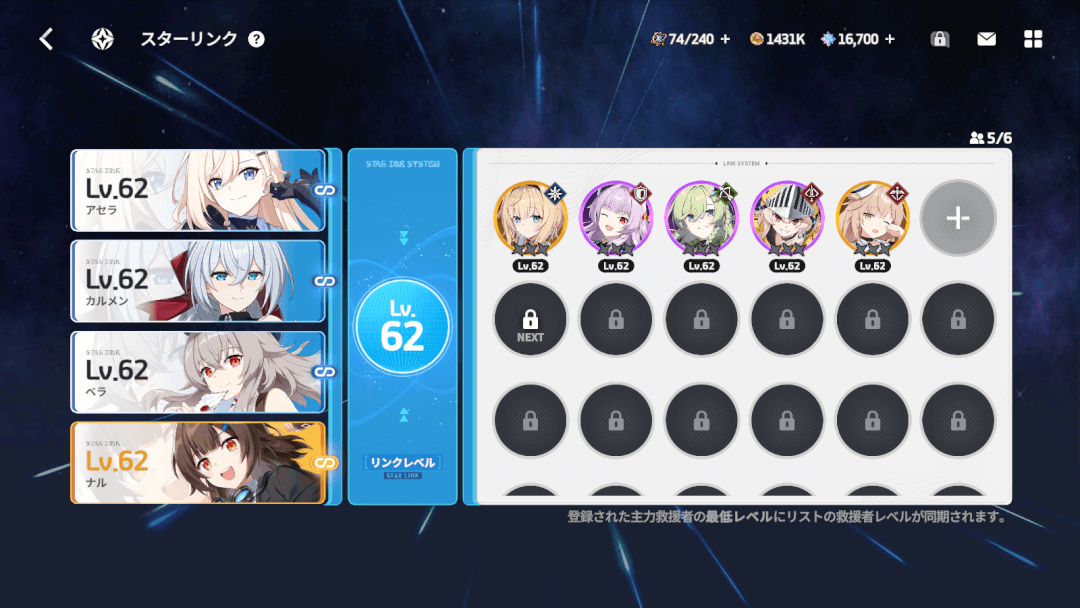Unlock the NEXT locked slot
1080x608 pixels.
(530, 320)
